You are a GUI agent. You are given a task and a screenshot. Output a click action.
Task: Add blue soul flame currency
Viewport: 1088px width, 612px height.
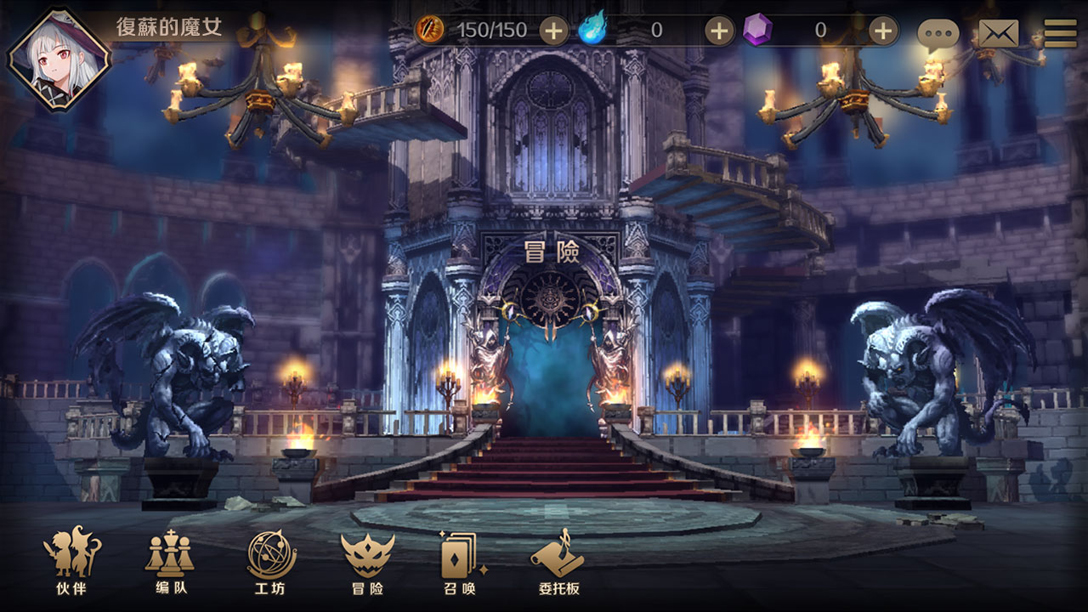pos(719,30)
